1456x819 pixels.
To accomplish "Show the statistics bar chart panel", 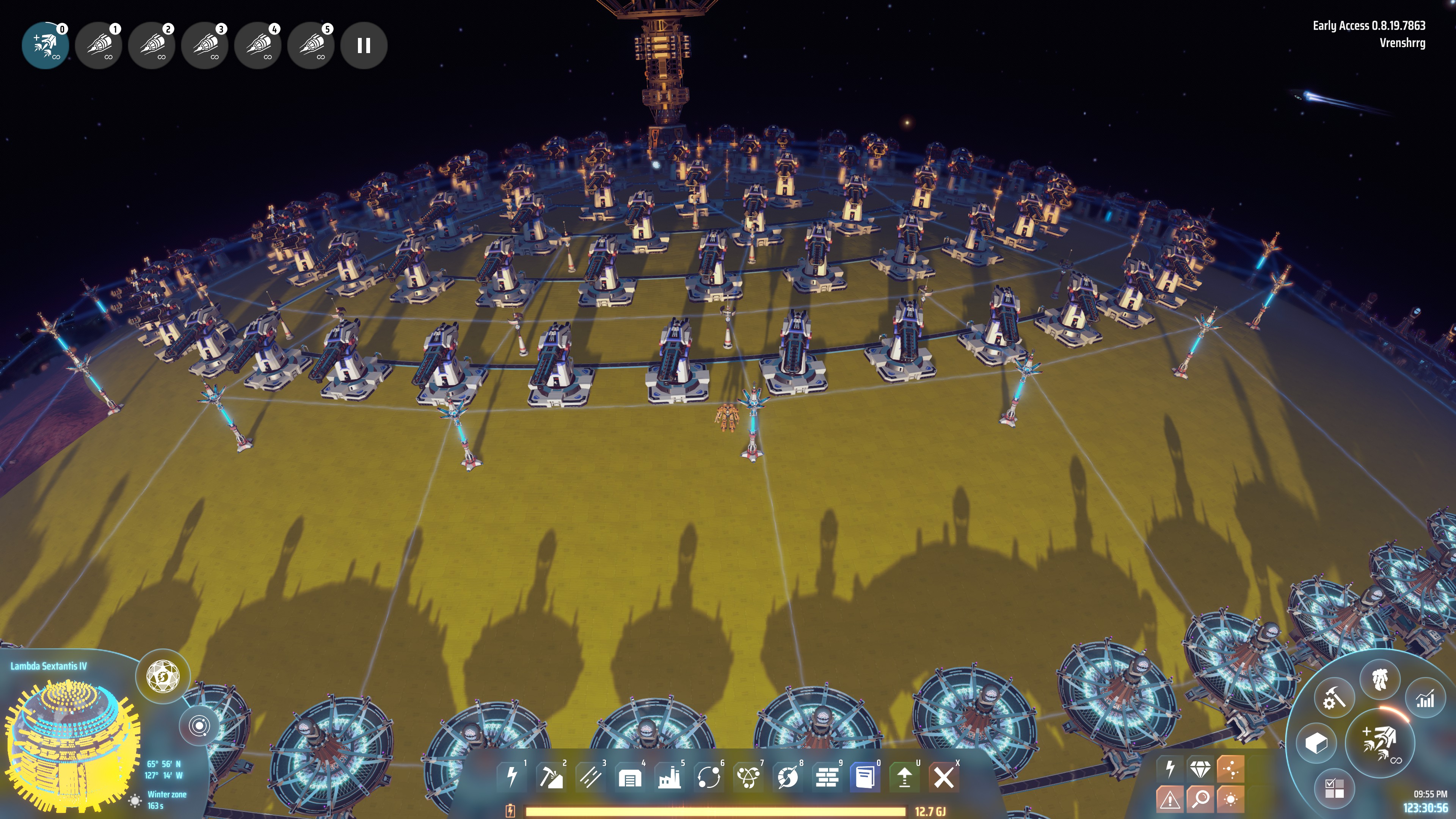I will (1425, 698).
